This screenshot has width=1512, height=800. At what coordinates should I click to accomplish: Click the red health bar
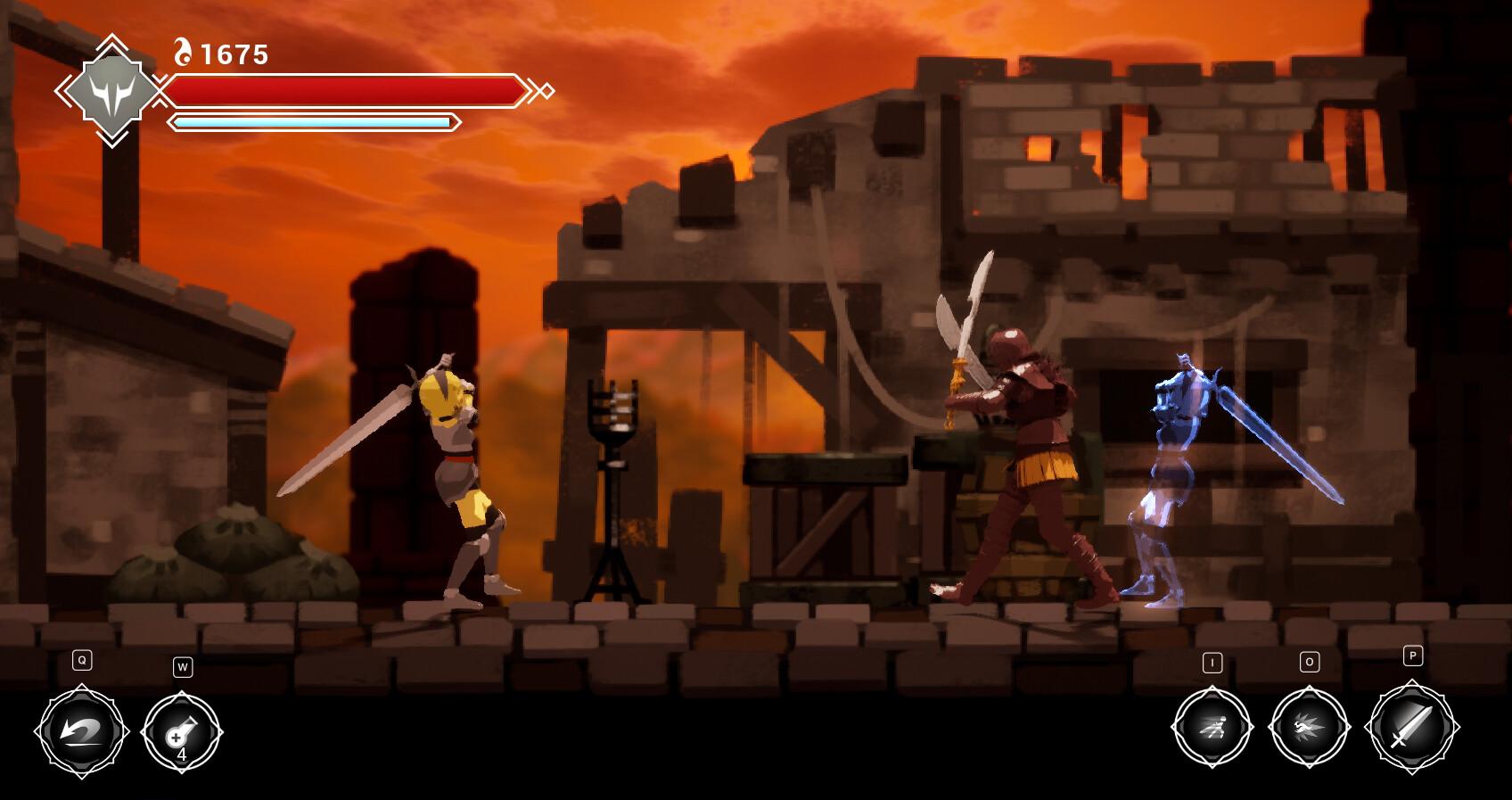click(x=348, y=89)
